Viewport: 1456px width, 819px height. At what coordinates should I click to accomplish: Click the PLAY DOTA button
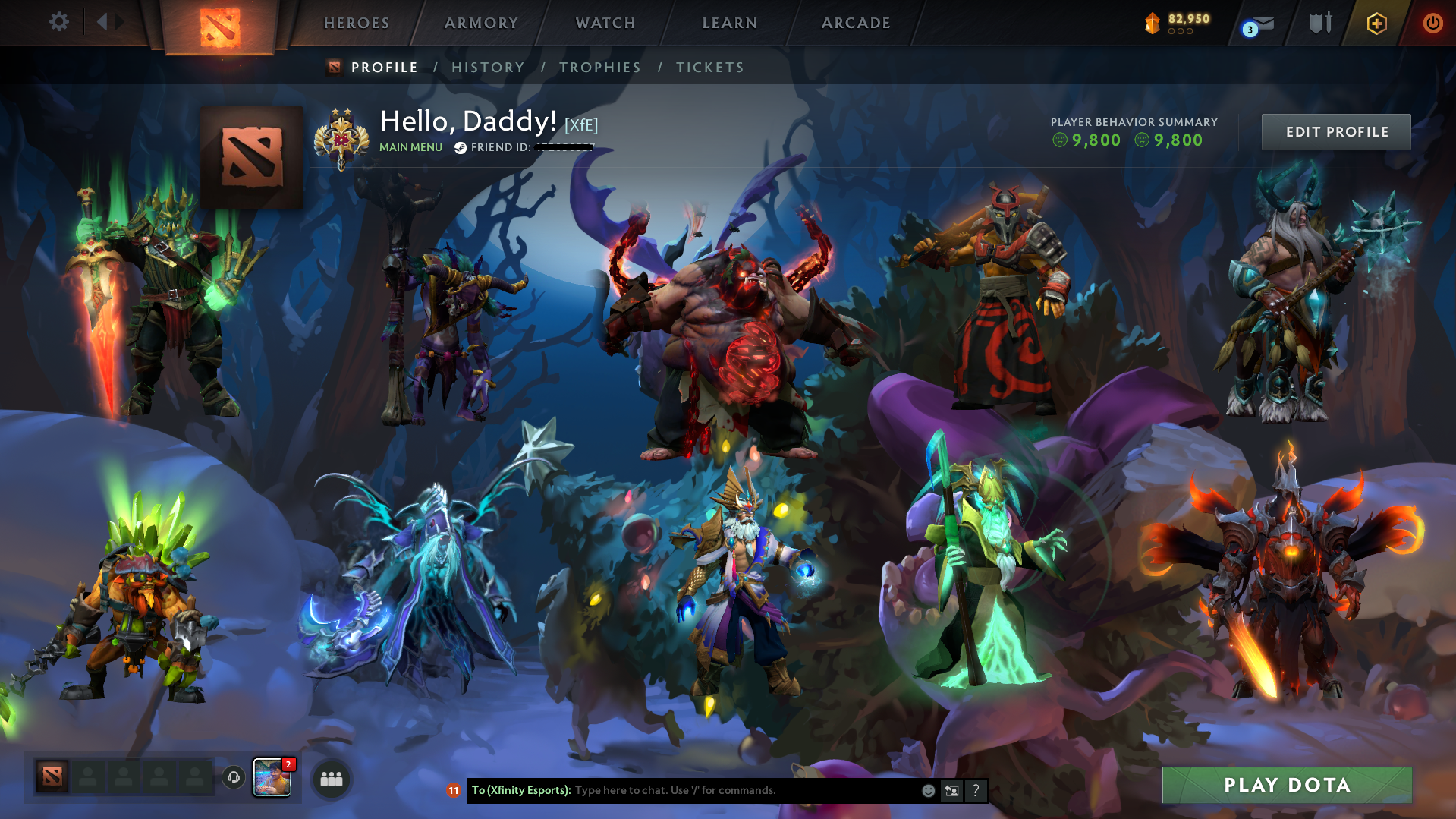click(x=1287, y=785)
